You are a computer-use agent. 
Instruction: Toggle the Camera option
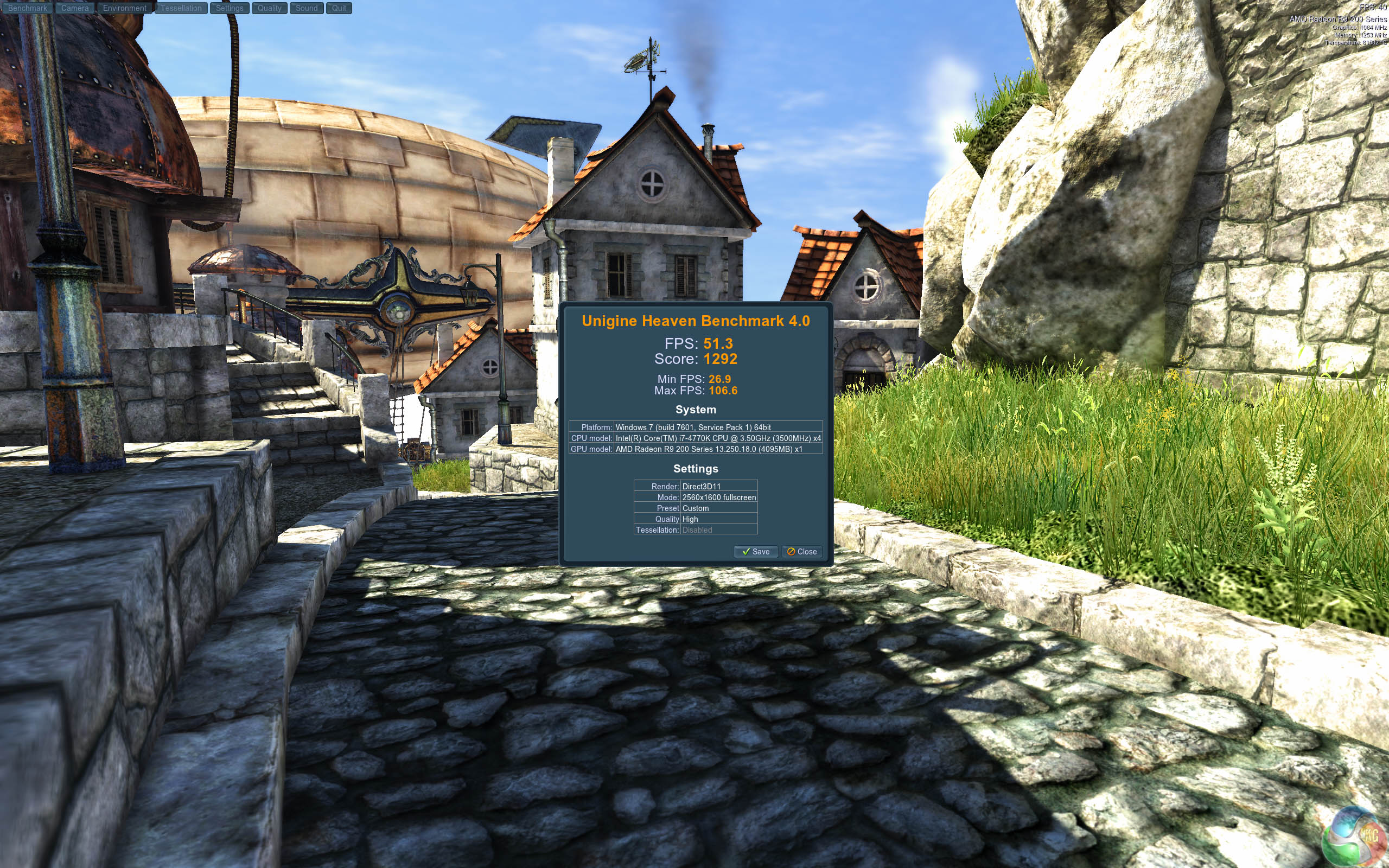pyautogui.click(x=75, y=8)
